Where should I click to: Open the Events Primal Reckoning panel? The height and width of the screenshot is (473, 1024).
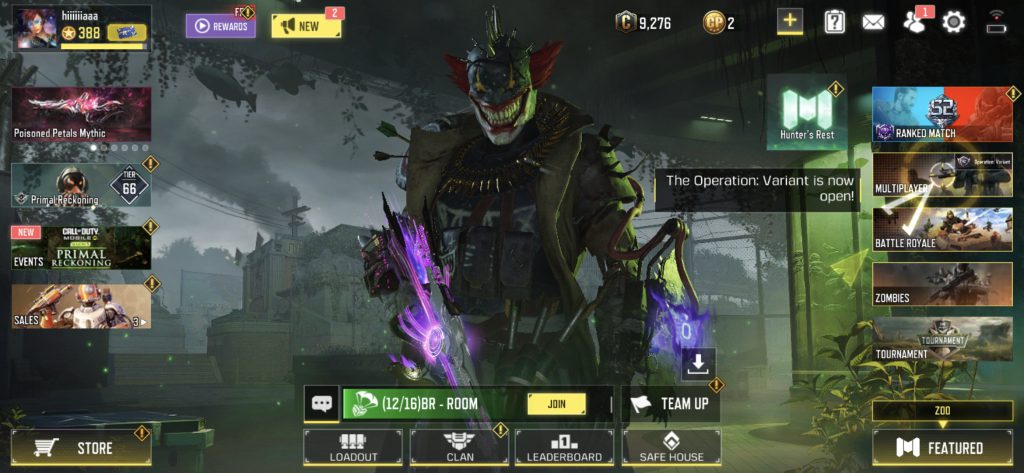81,248
